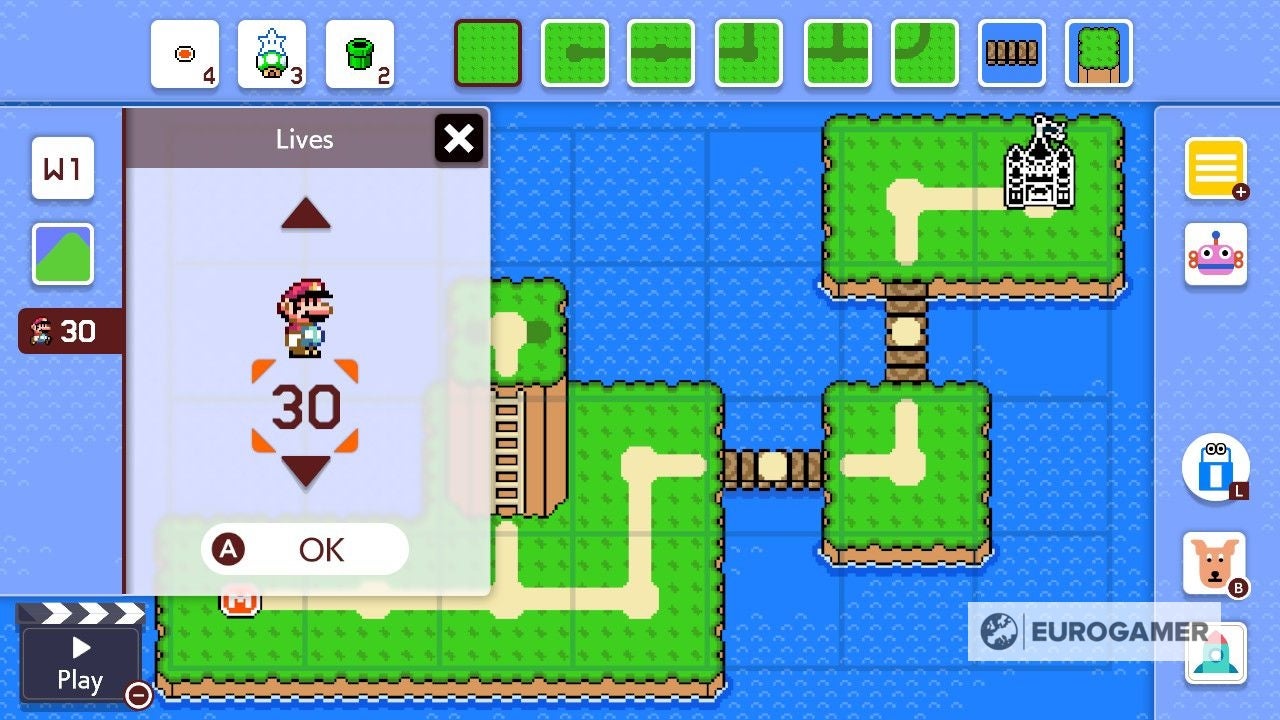Close the Lives dialog with the X
Viewport: 1280px width, 720px height.
point(459,139)
